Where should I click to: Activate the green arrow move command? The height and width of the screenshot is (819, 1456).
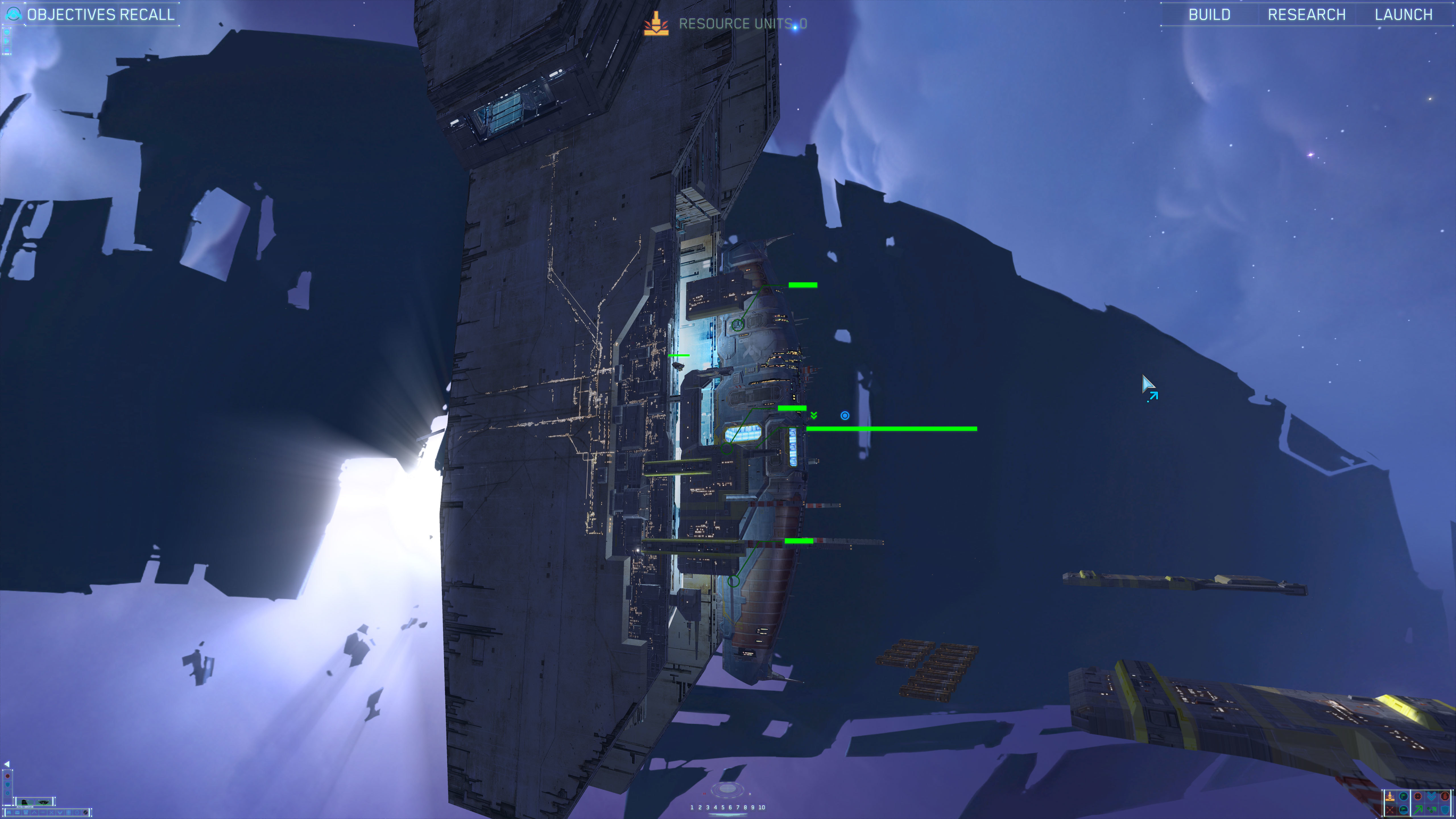pyautogui.click(x=1418, y=810)
